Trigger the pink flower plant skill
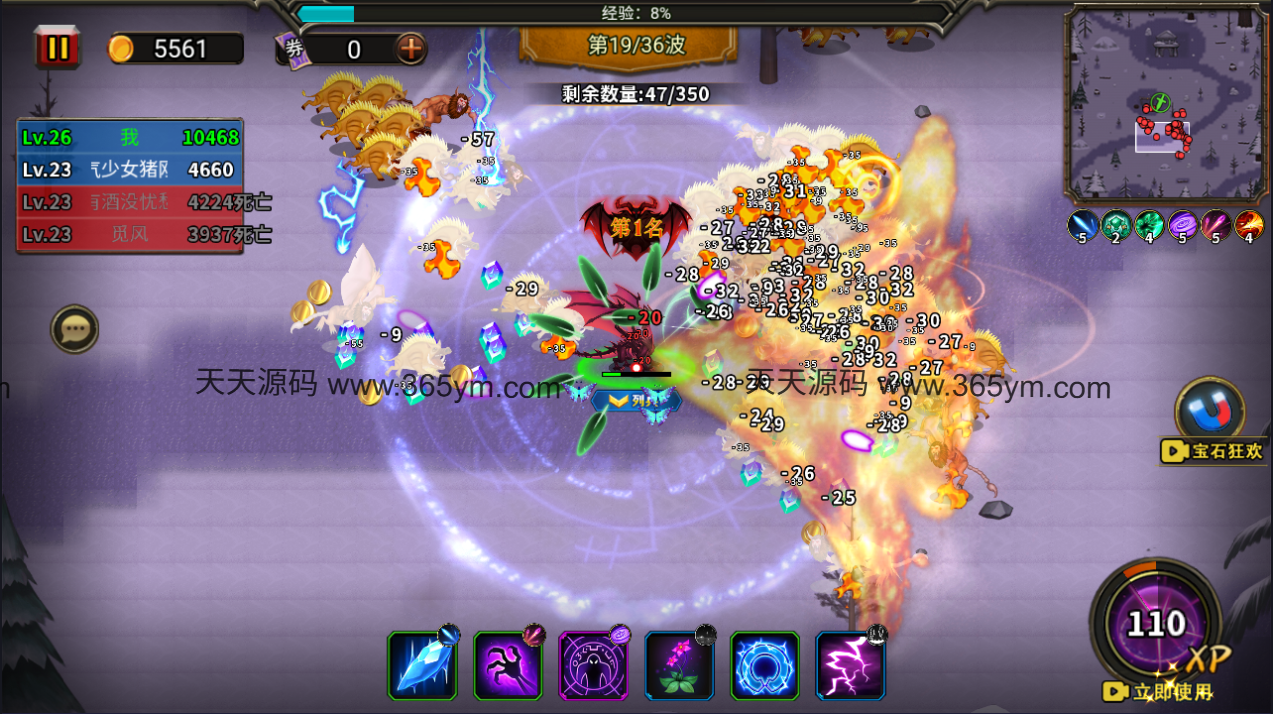Viewport: 1273px width, 714px height. point(679,666)
